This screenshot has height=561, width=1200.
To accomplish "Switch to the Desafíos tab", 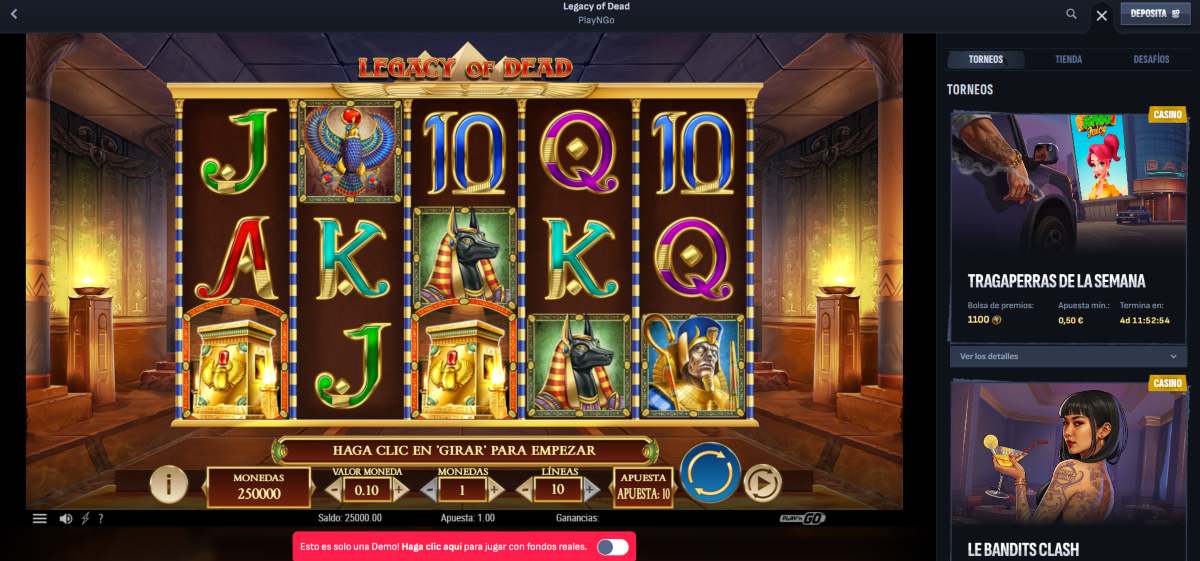I will coord(1151,60).
